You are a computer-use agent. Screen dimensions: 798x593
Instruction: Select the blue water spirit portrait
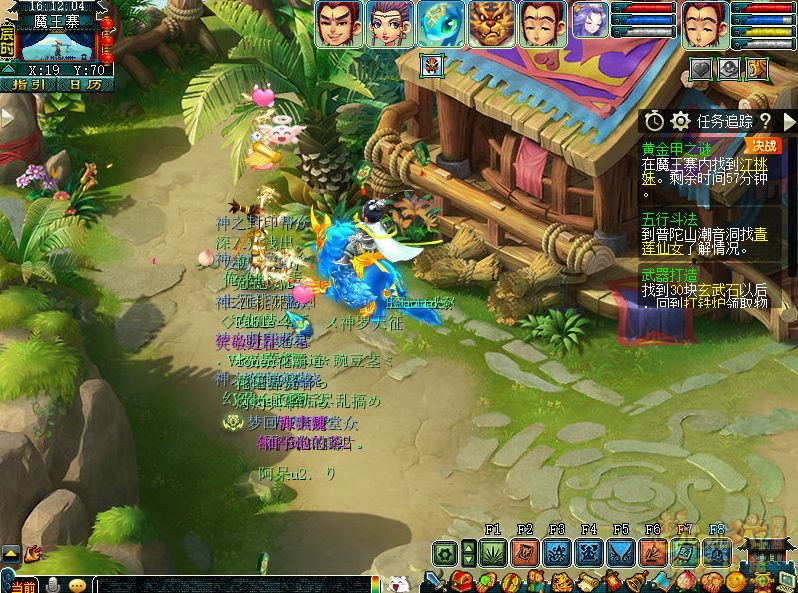pyautogui.click(x=441, y=23)
